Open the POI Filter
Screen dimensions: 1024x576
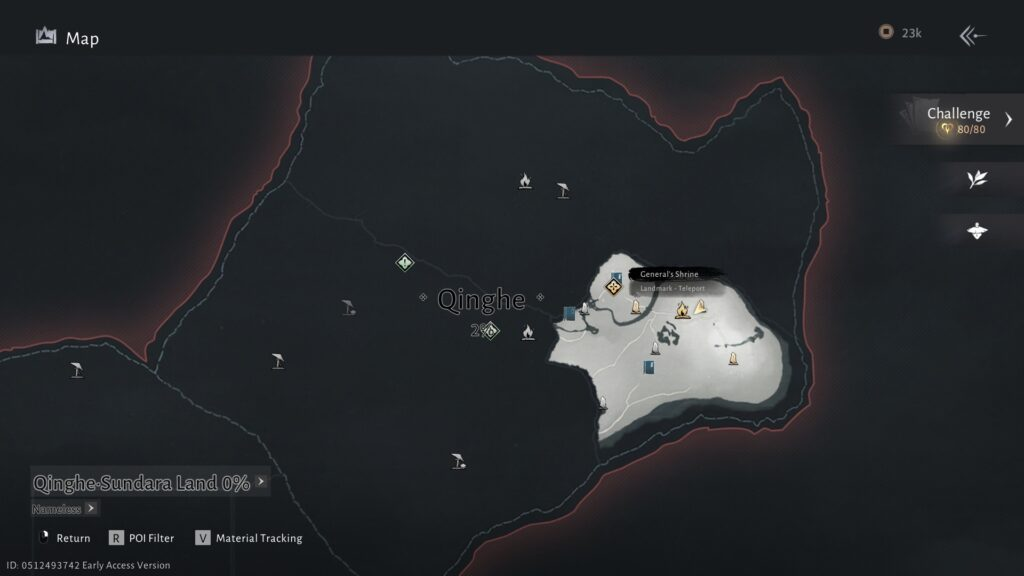(141, 538)
